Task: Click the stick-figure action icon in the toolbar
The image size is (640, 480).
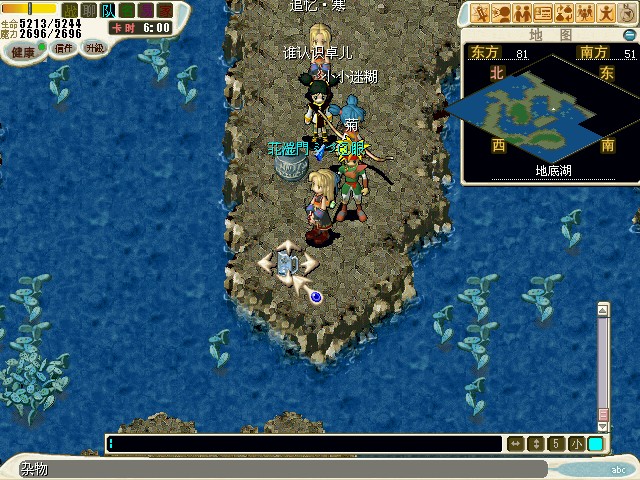Action: click(x=606, y=13)
